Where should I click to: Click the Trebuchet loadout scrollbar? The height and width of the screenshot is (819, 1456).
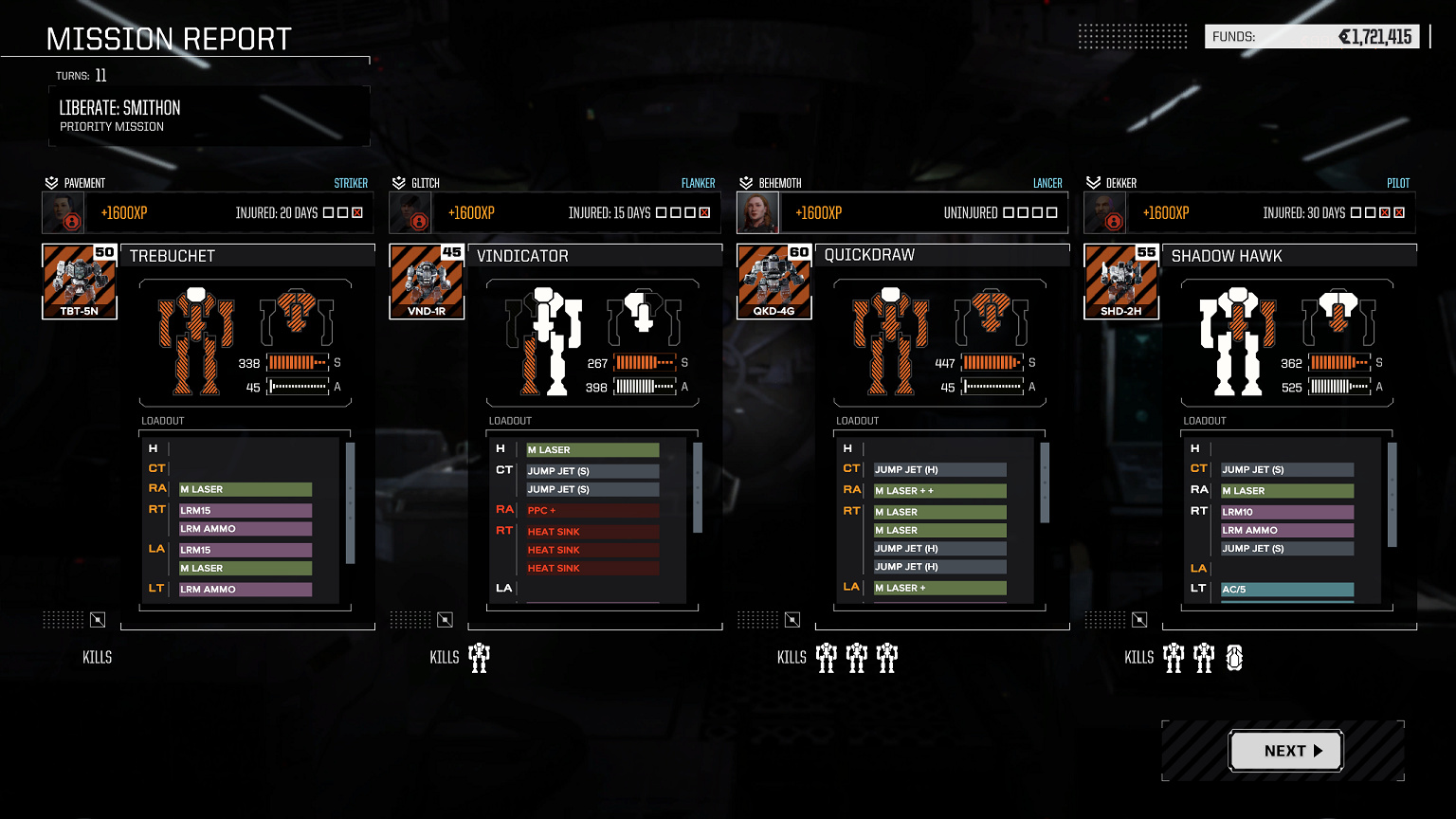coord(351,503)
